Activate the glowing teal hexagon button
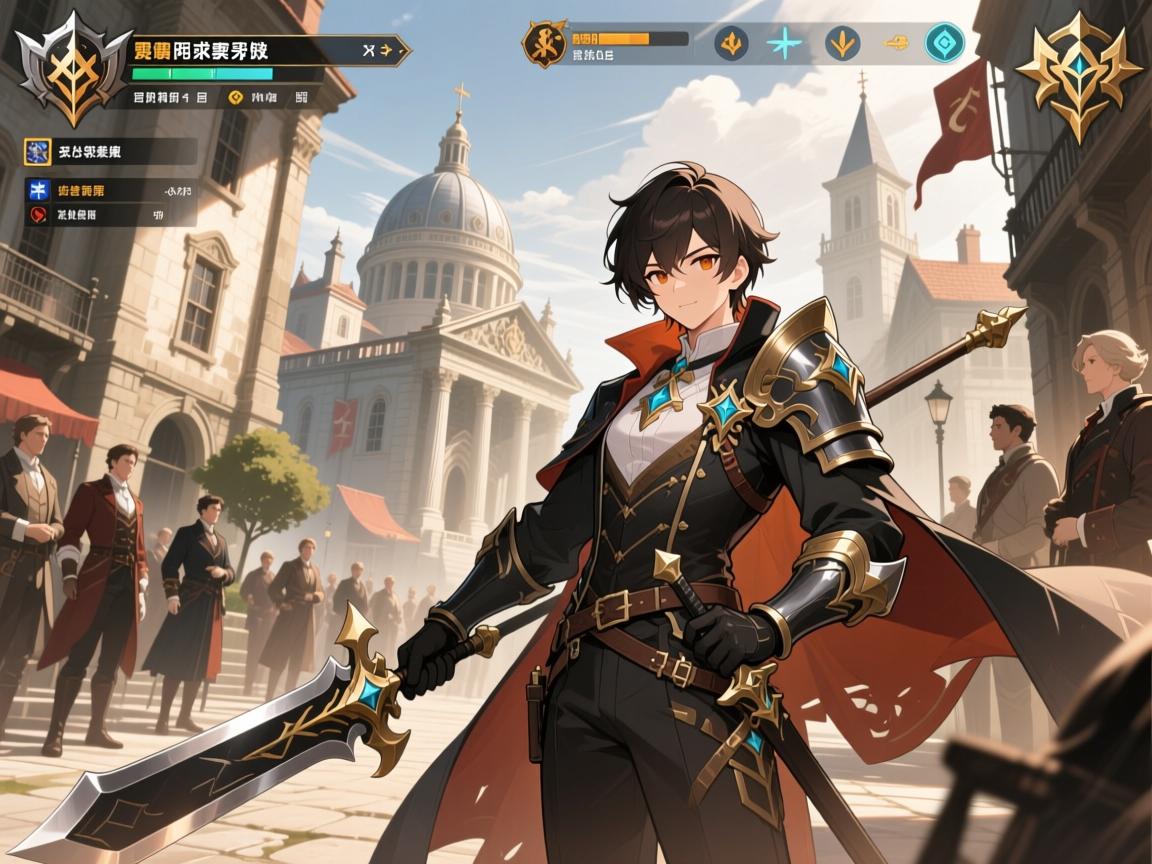 click(944, 43)
